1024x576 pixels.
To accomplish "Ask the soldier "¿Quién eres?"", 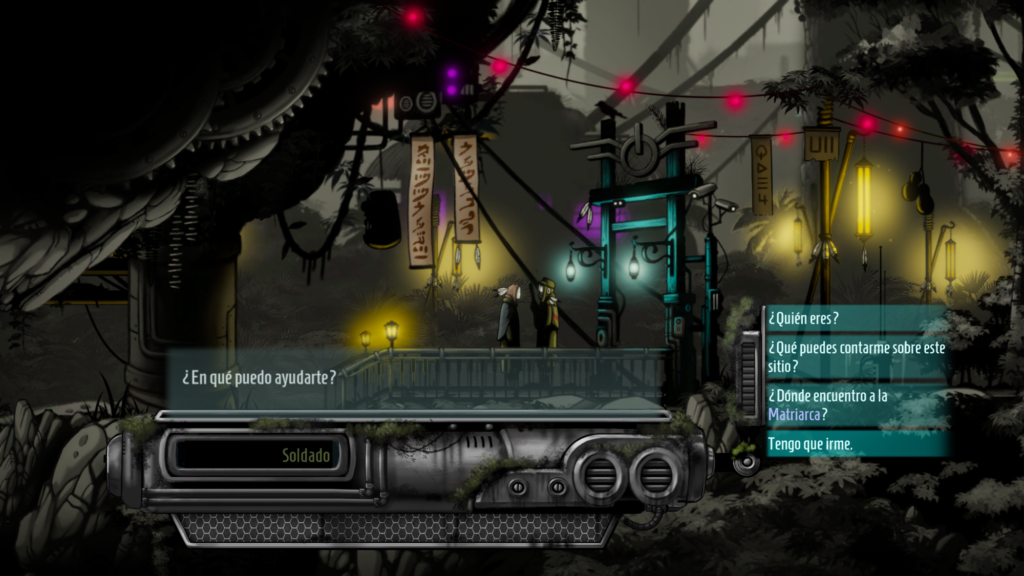I will coord(804,319).
